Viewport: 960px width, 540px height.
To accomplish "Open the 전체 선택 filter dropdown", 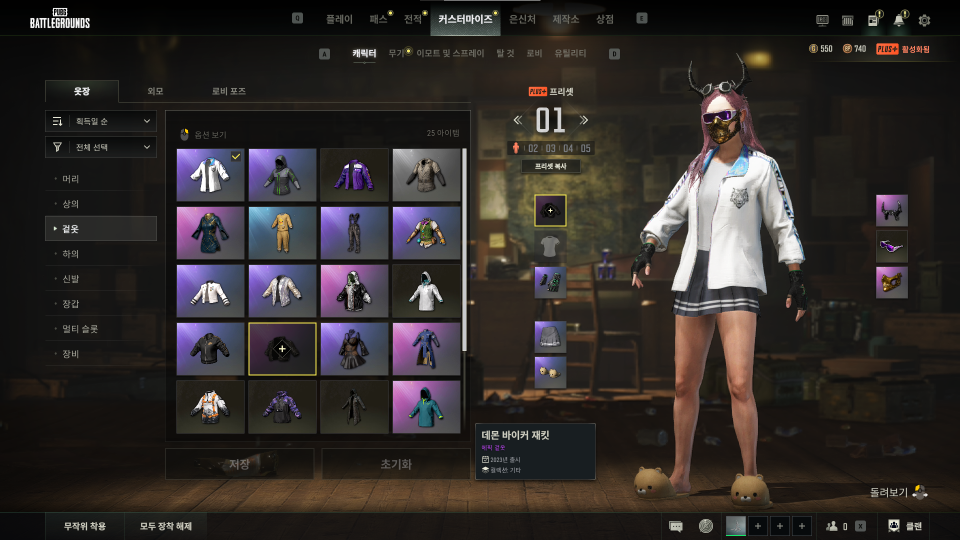I will point(101,147).
